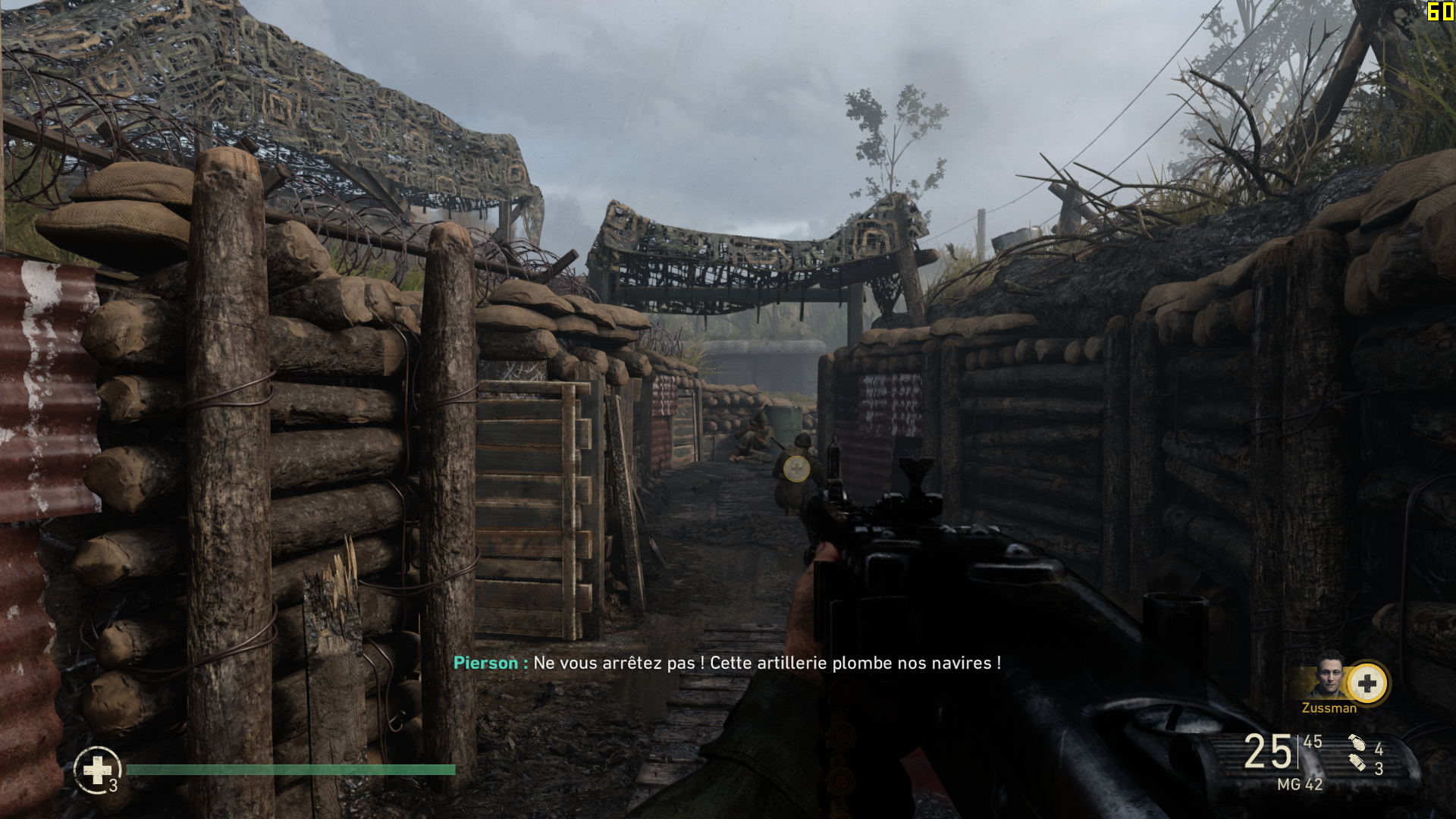Choose the grenade icon showing 3 remaining
Image resolution: width=1456 pixels, height=819 pixels.
click(1357, 762)
